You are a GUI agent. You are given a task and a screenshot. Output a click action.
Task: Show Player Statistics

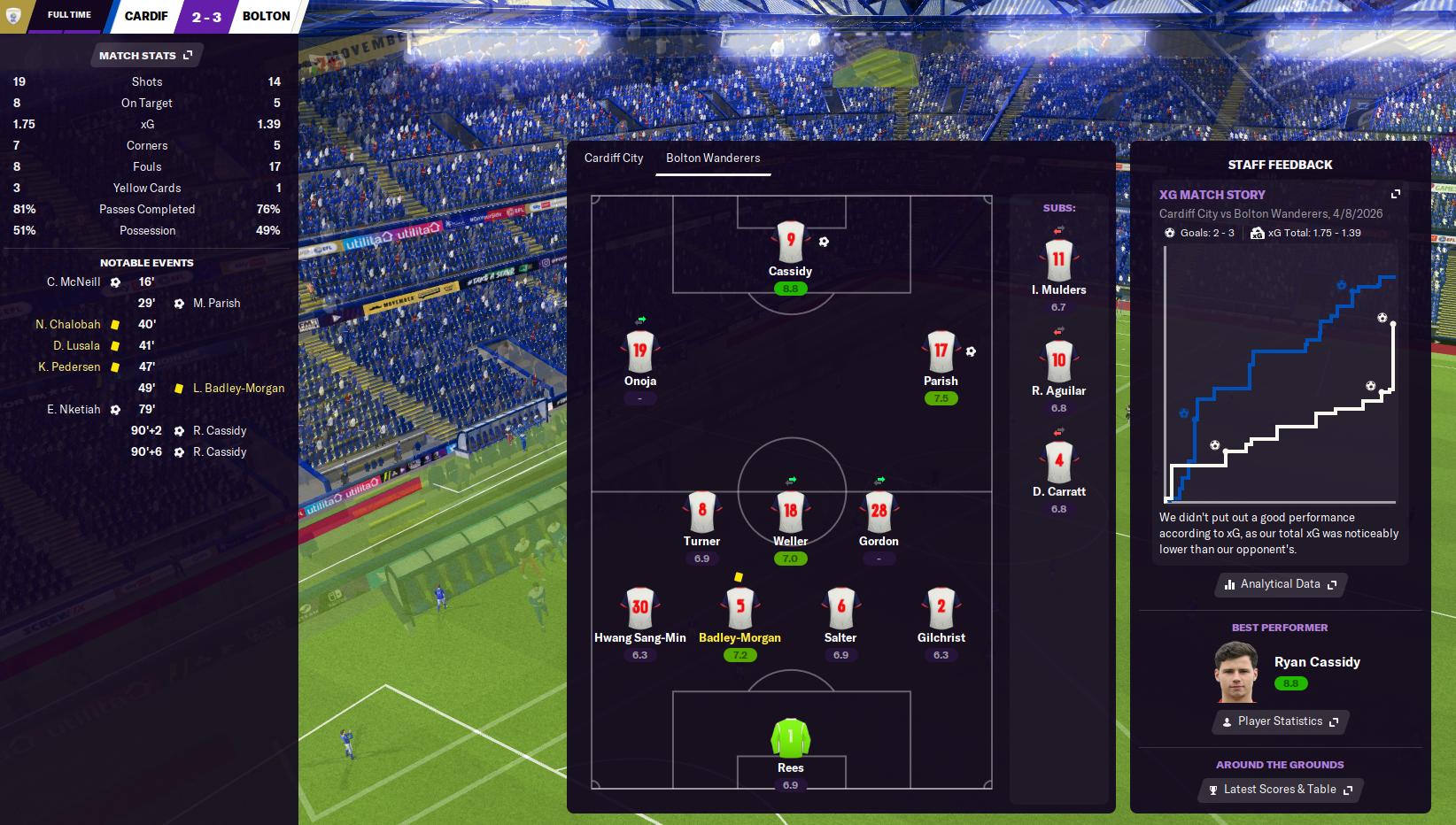[1280, 721]
